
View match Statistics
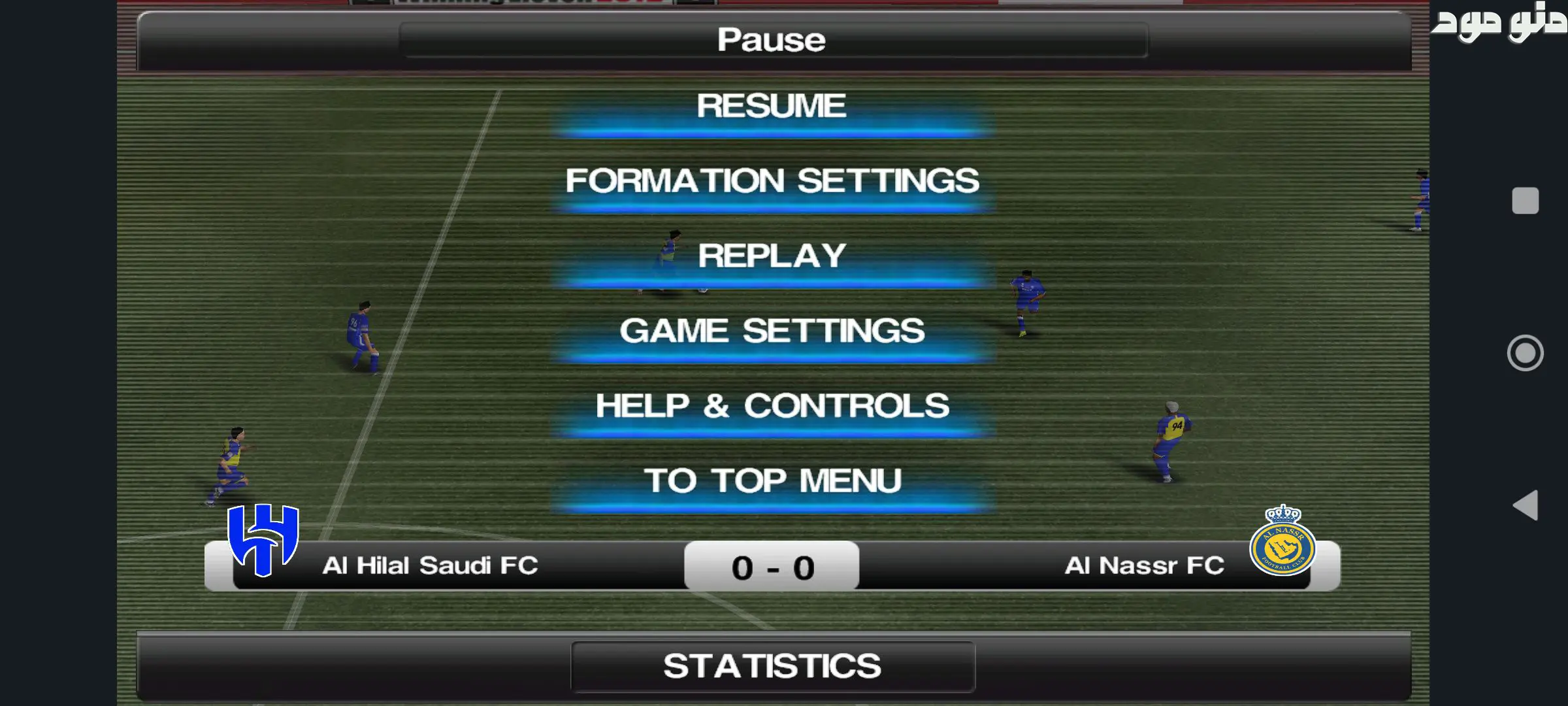pyautogui.click(x=772, y=667)
